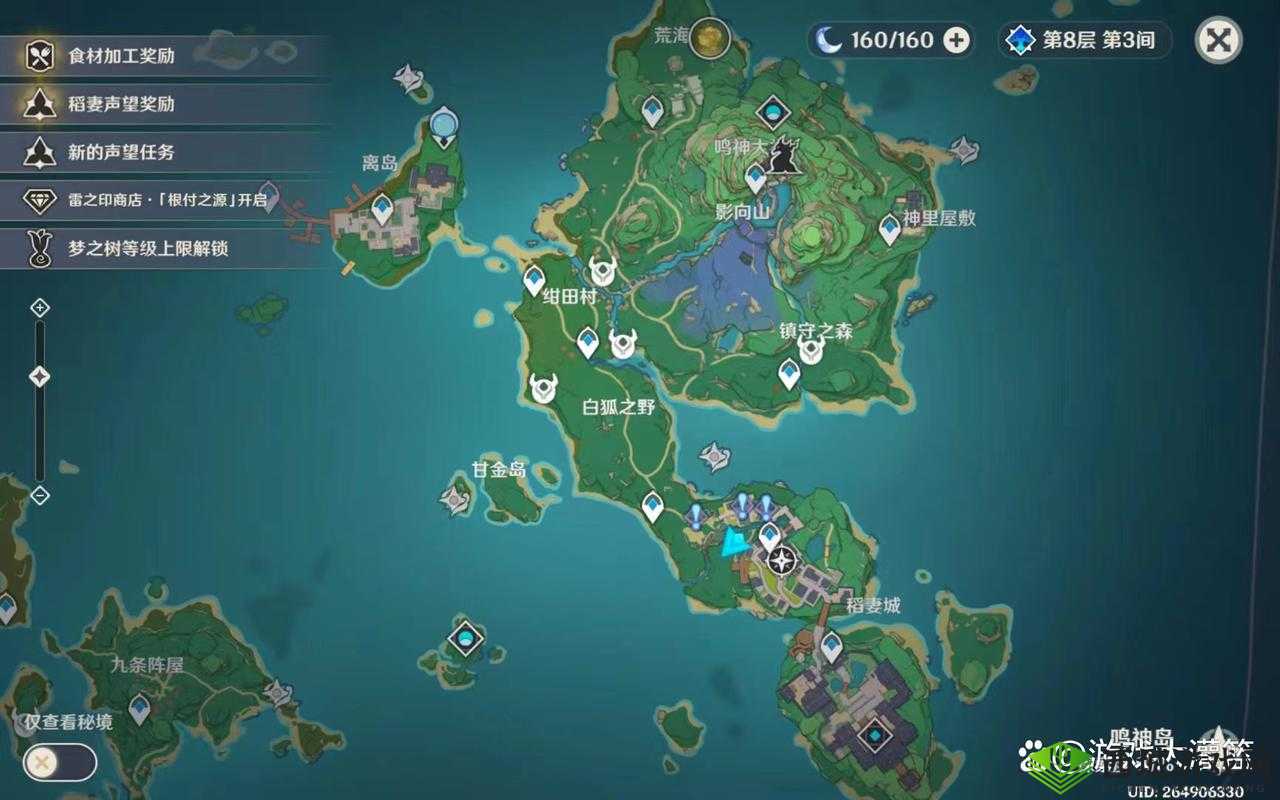Image resolution: width=1280 pixels, height=800 pixels.
Task: Select the golden marker at 荒海
Action: coord(709,38)
